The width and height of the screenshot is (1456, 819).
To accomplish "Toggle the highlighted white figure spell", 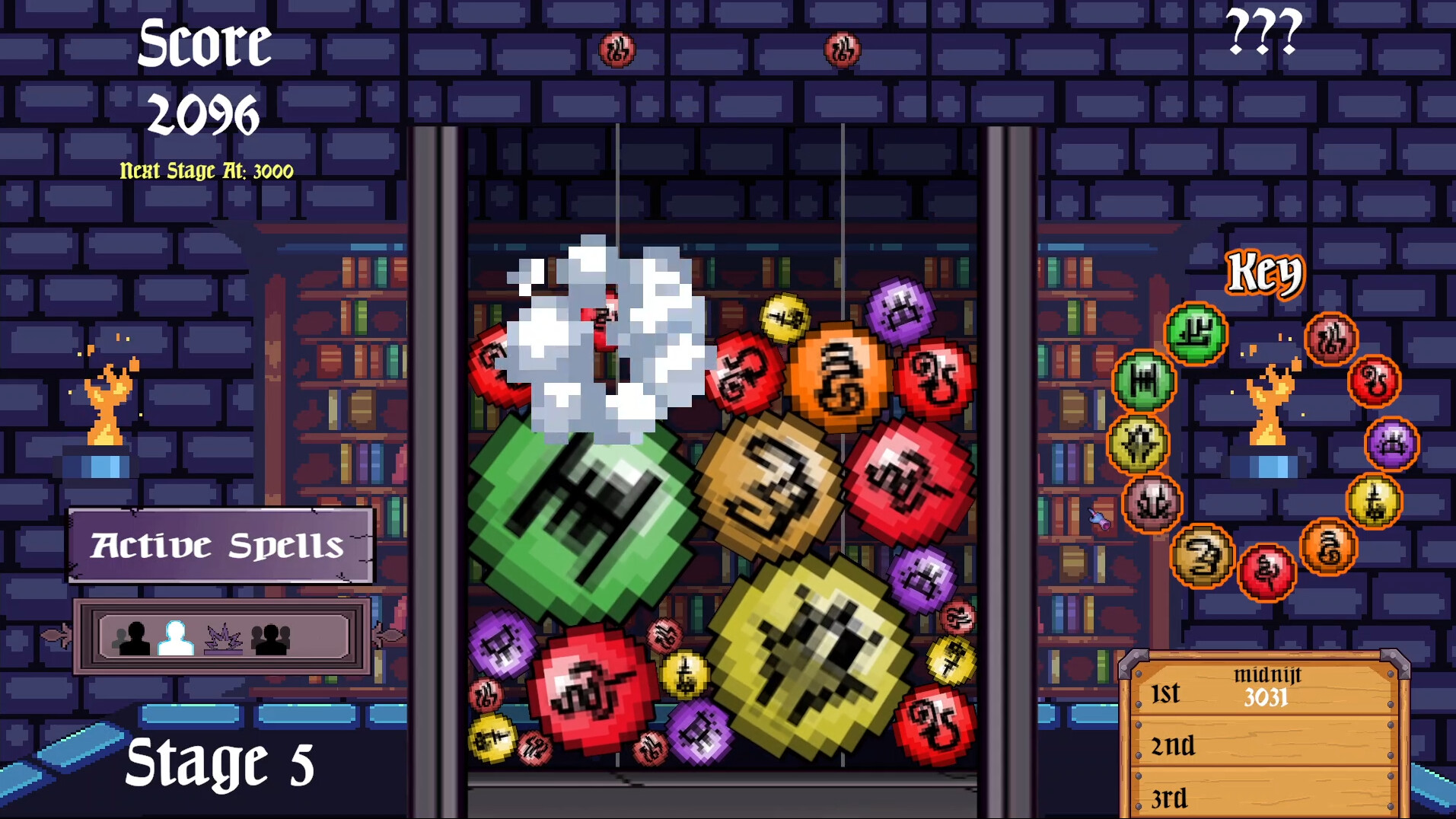I will pos(177,638).
